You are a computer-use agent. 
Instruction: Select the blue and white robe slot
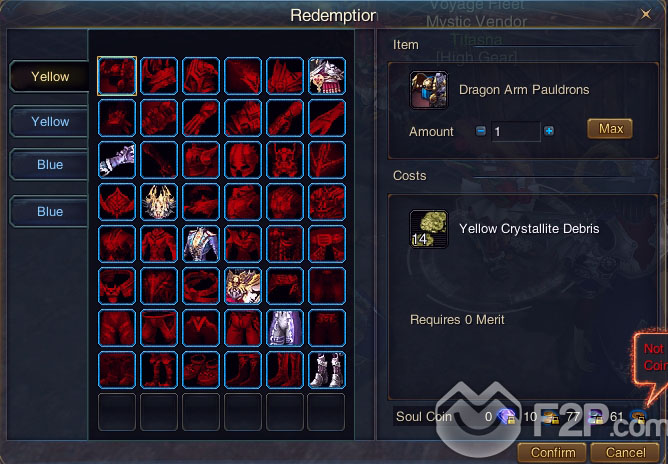[201, 243]
